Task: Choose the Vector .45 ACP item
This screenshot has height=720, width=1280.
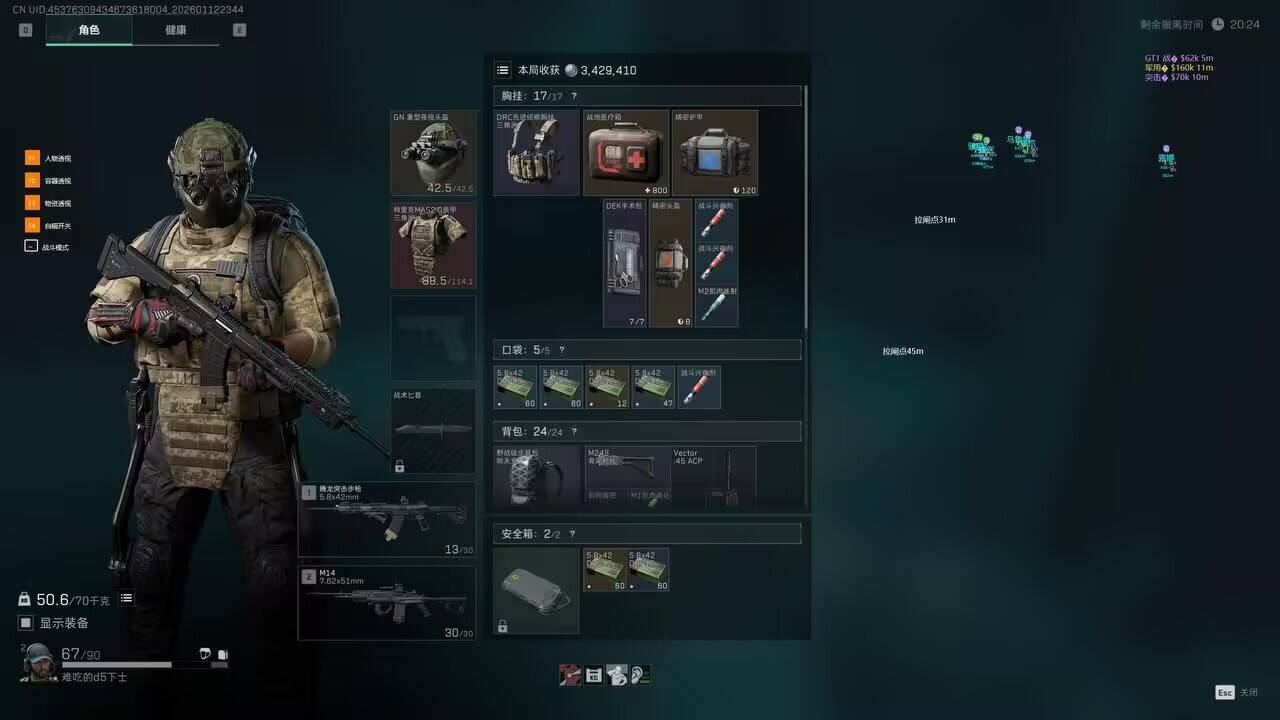Action: click(713, 476)
